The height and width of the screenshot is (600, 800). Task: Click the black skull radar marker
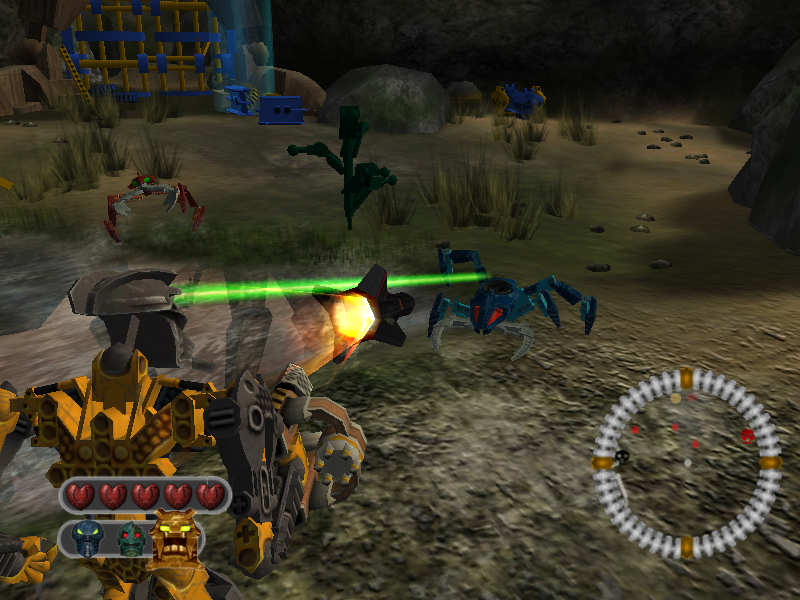622,457
